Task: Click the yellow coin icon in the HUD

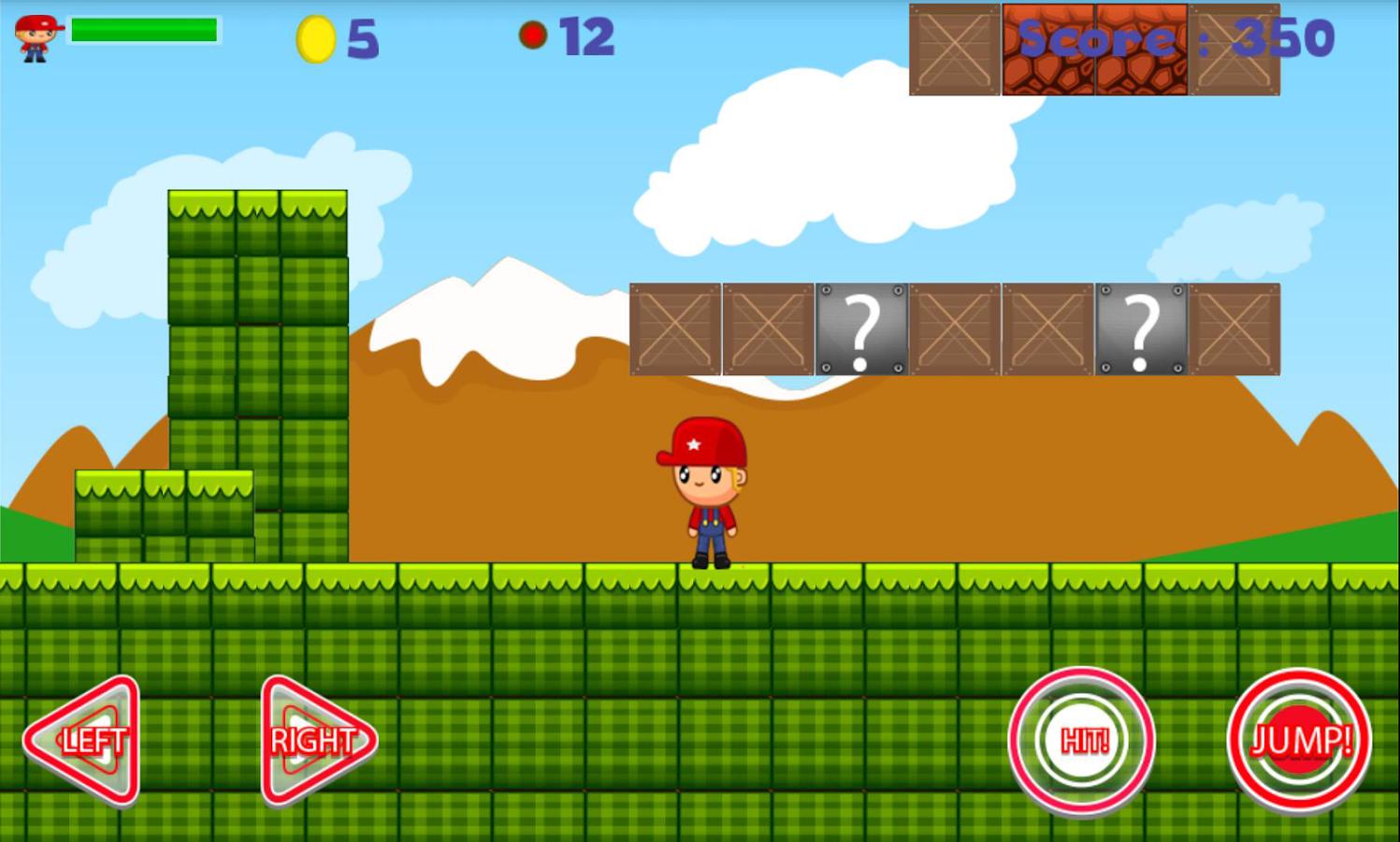Action: [314, 37]
